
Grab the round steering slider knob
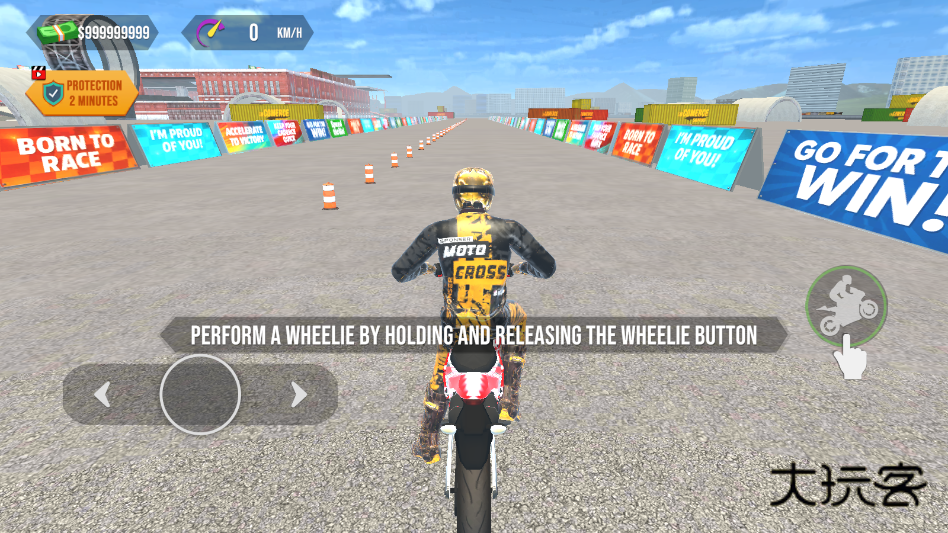200,394
